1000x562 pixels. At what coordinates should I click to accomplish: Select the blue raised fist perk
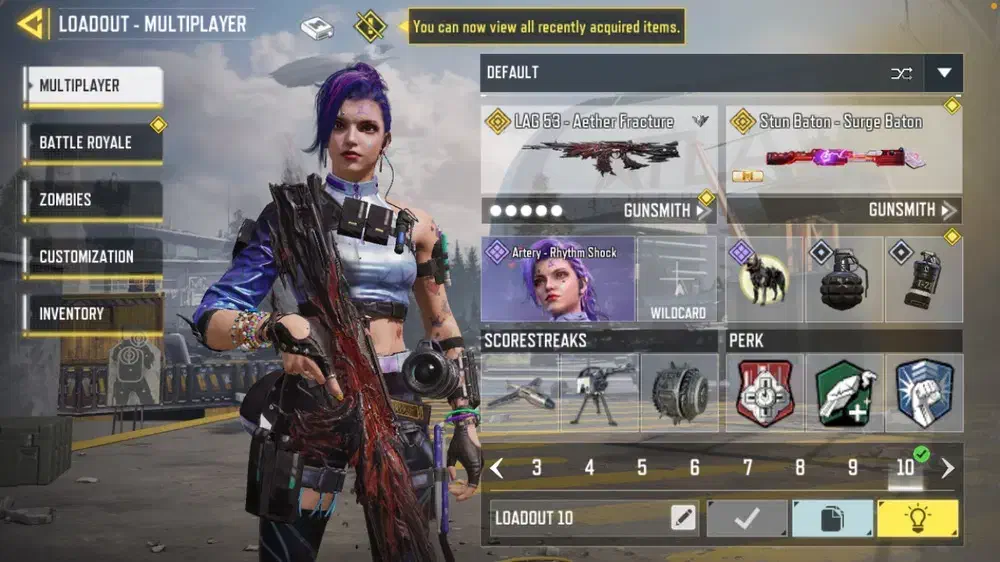coord(924,393)
